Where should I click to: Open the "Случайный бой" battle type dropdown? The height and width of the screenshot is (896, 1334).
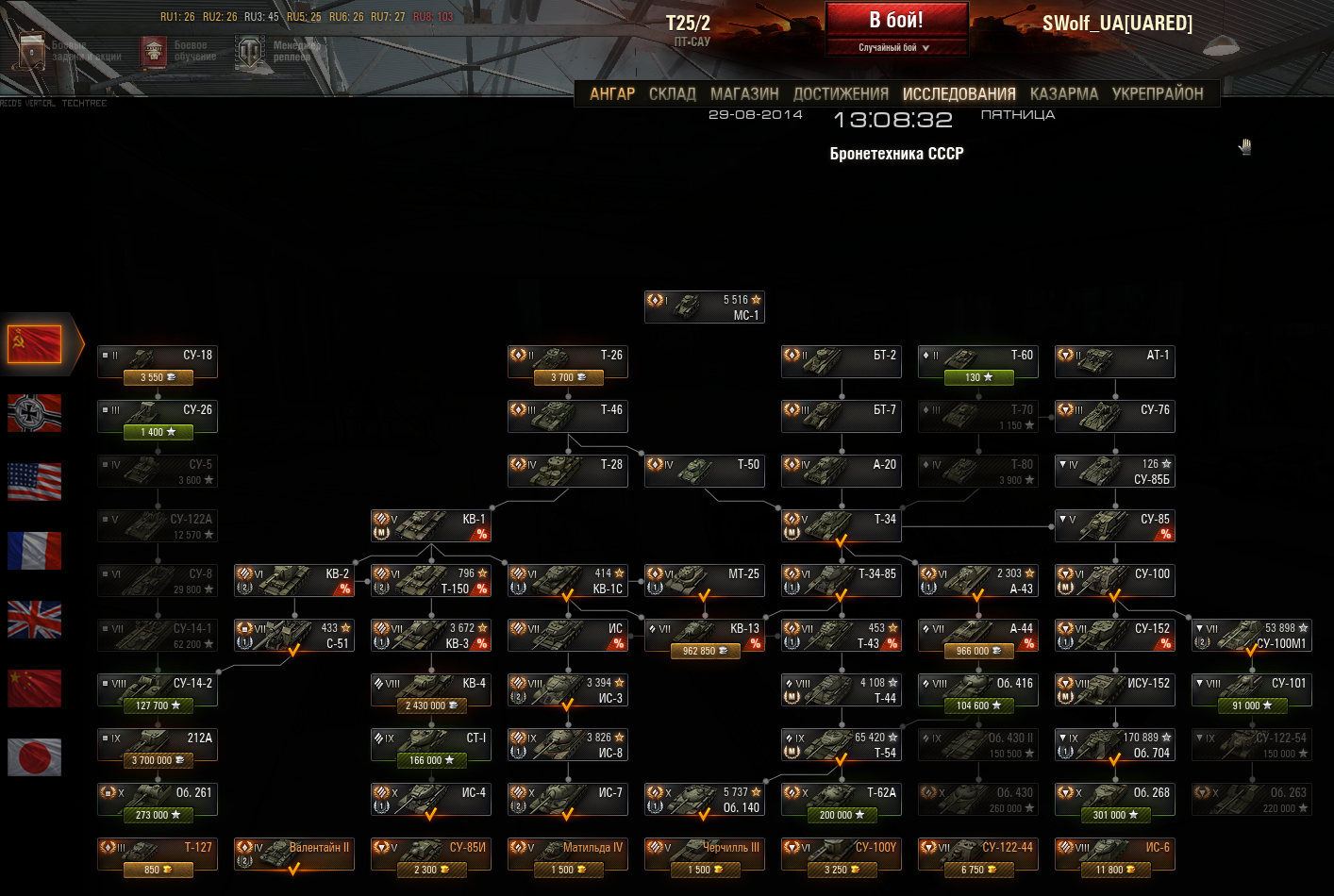tap(895, 47)
